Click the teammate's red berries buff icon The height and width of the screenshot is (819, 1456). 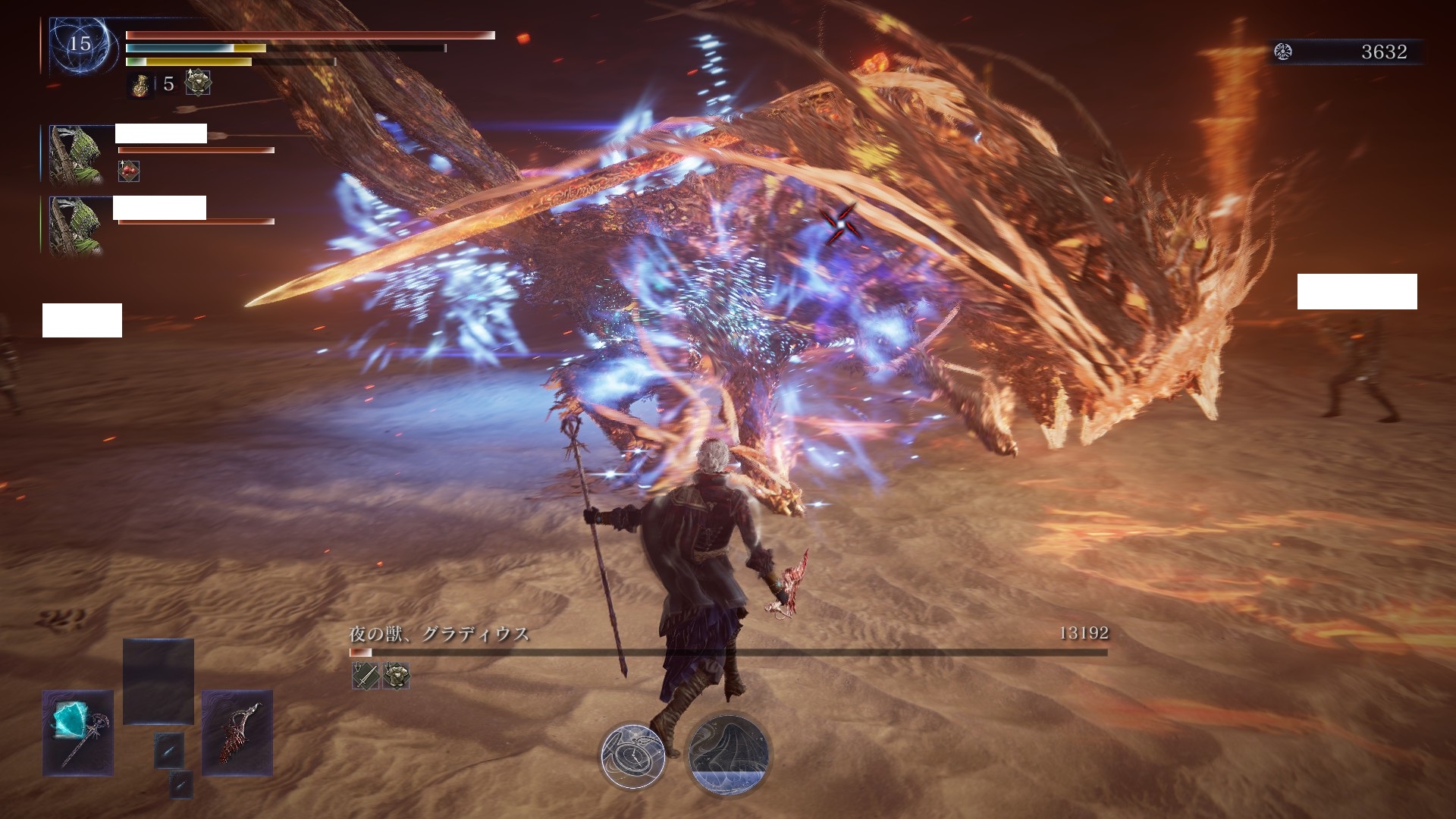pos(129,171)
